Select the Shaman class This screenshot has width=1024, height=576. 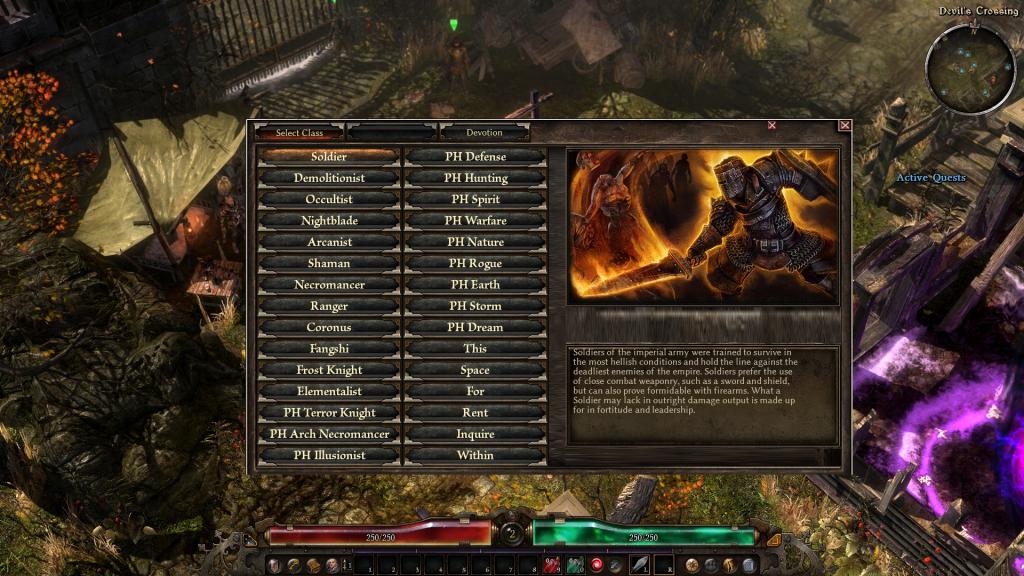click(329, 263)
